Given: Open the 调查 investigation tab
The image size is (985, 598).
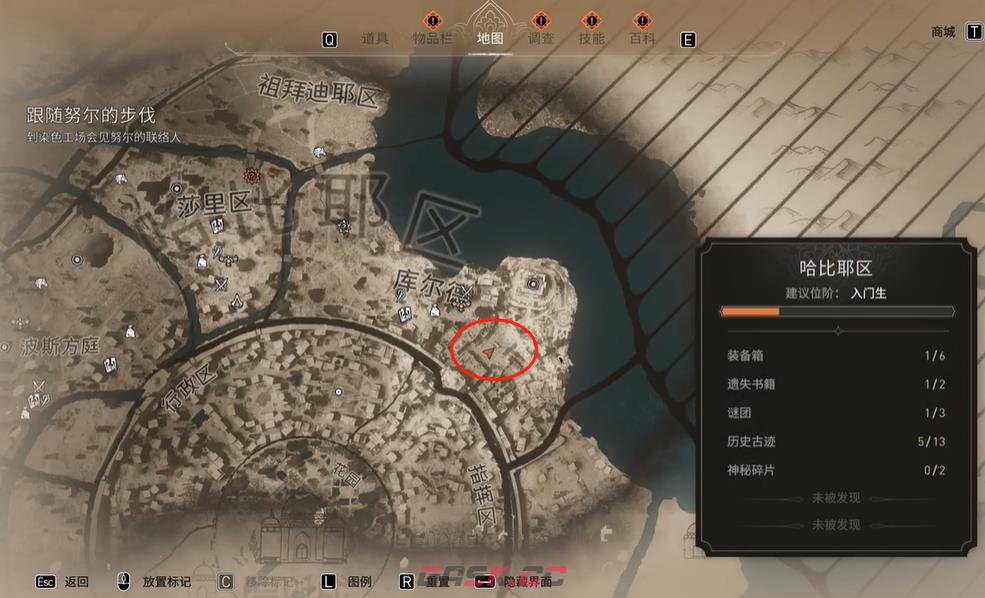Looking at the screenshot, I should (x=540, y=39).
